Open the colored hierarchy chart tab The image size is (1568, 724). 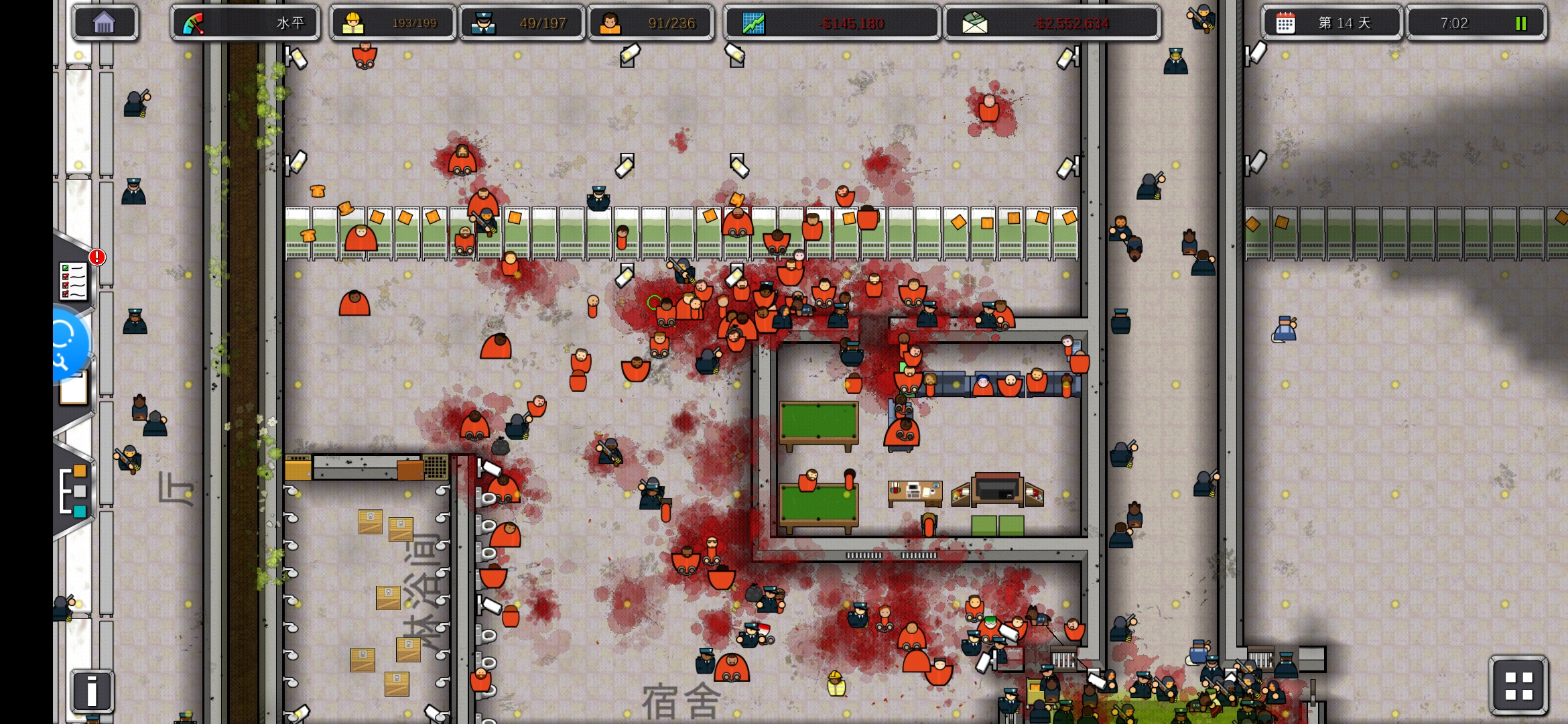[x=74, y=490]
